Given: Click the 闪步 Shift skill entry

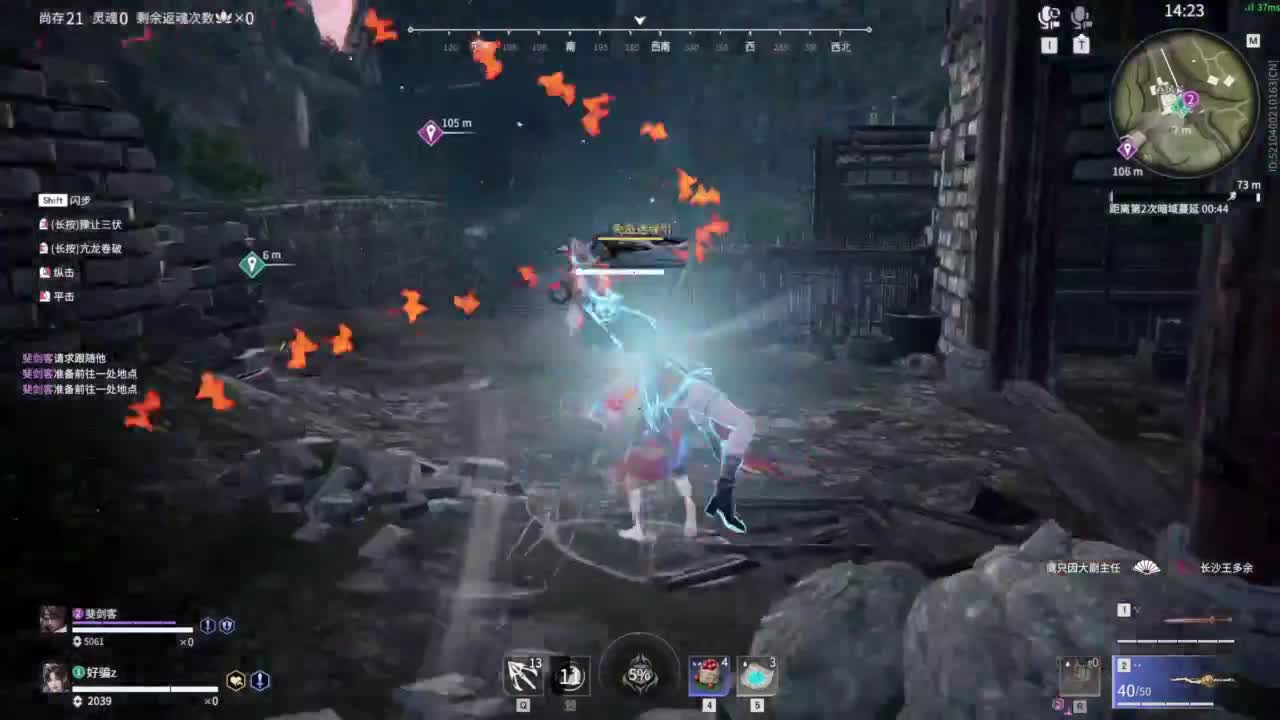Looking at the screenshot, I should pos(63,200).
